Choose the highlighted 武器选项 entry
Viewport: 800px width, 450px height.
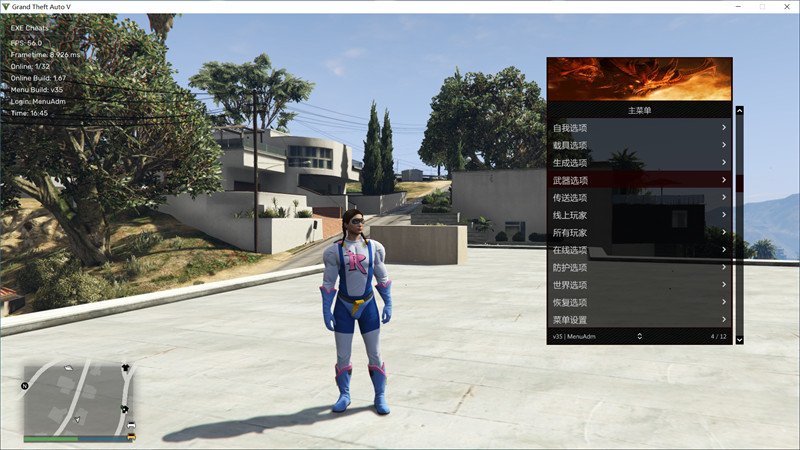pos(639,180)
